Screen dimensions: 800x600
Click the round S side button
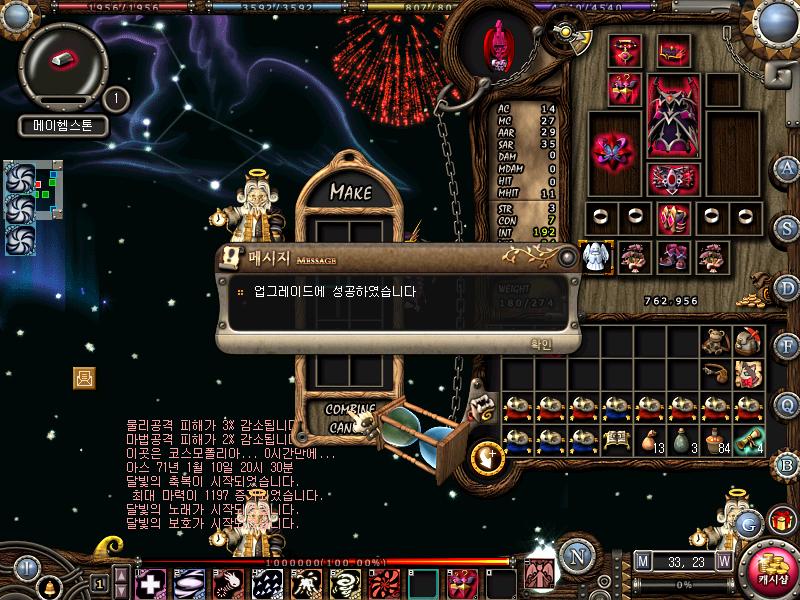coord(787,227)
